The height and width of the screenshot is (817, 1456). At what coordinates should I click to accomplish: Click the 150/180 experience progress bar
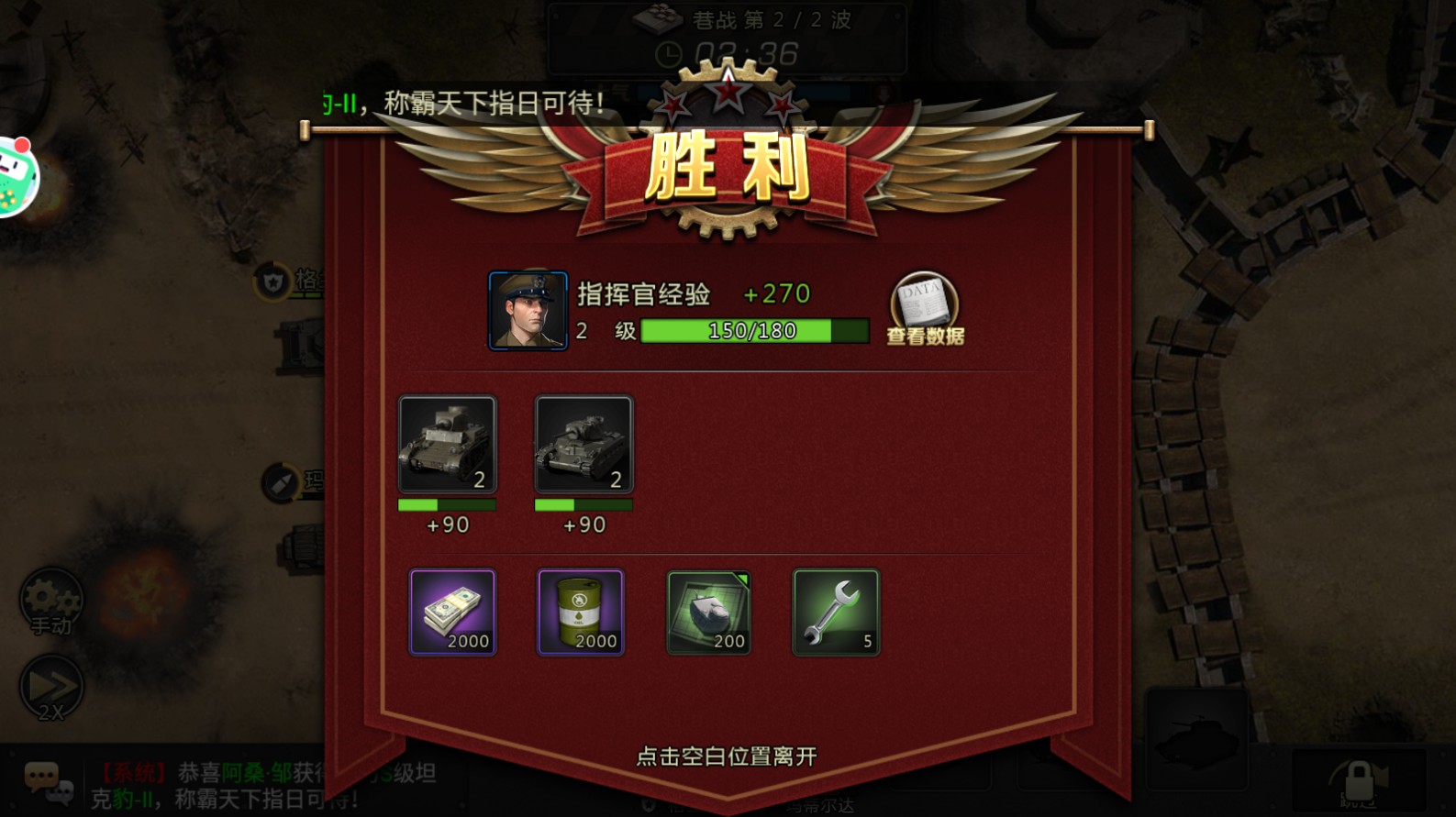(755, 330)
